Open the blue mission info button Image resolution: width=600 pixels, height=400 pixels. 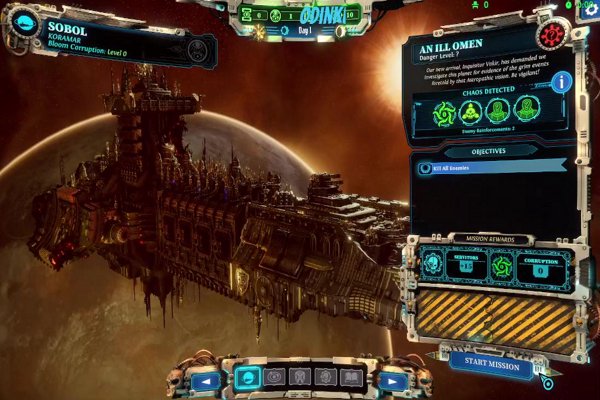[562, 82]
